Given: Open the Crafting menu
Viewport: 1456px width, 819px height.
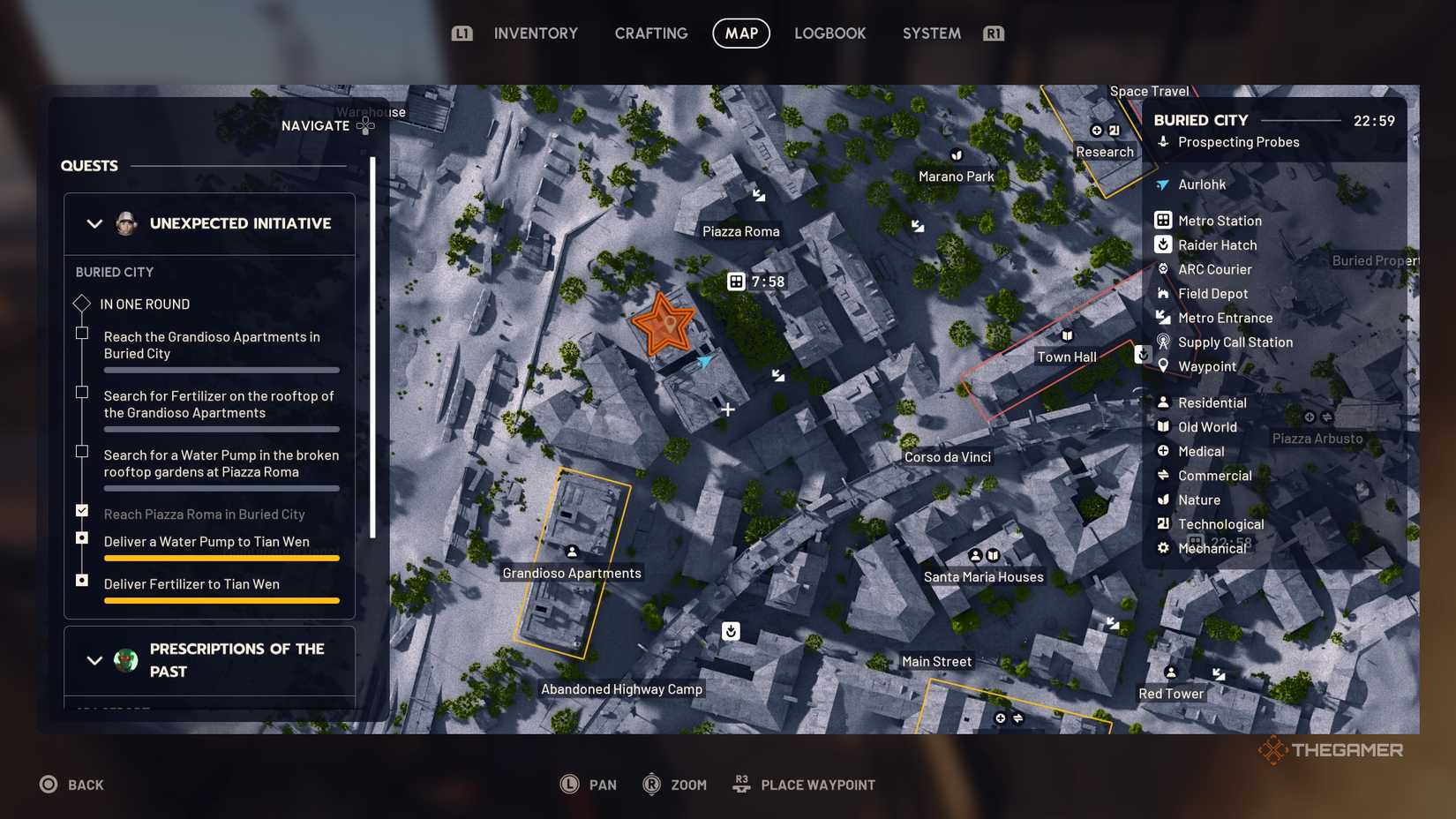Looking at the screenshot, I should tap(650, 33).
